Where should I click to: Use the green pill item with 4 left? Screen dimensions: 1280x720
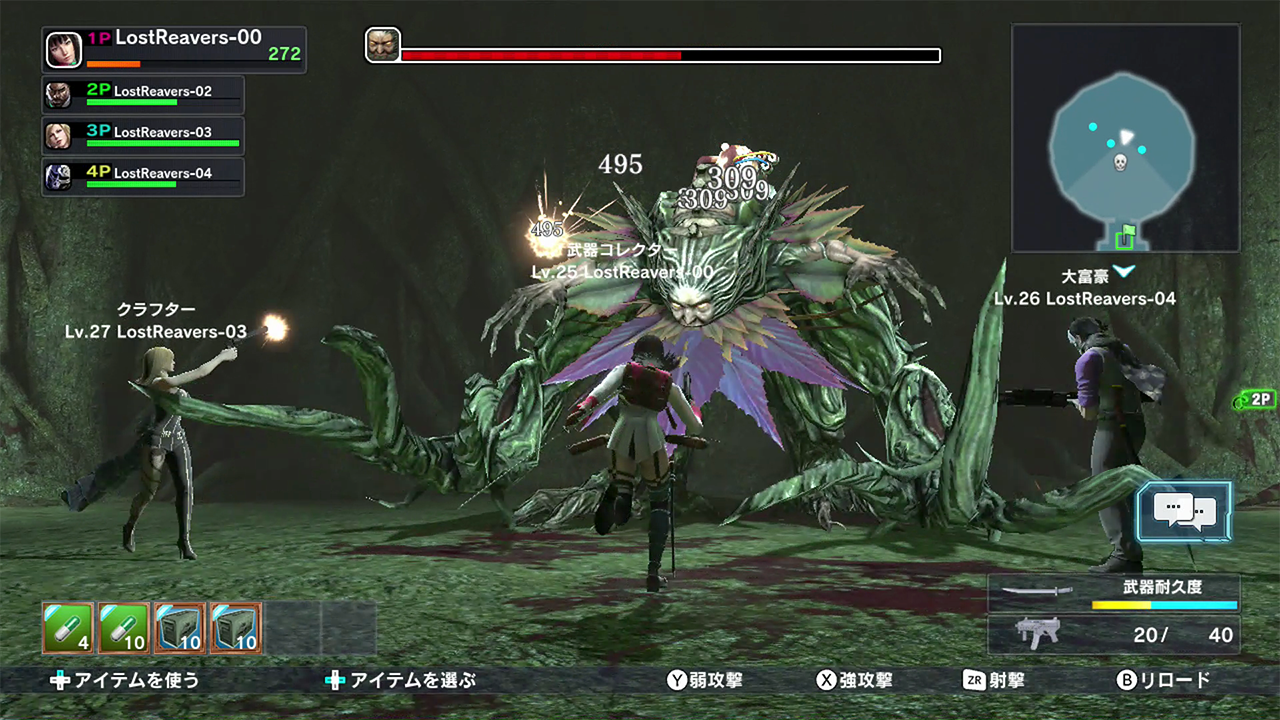(x=68, y=628)
